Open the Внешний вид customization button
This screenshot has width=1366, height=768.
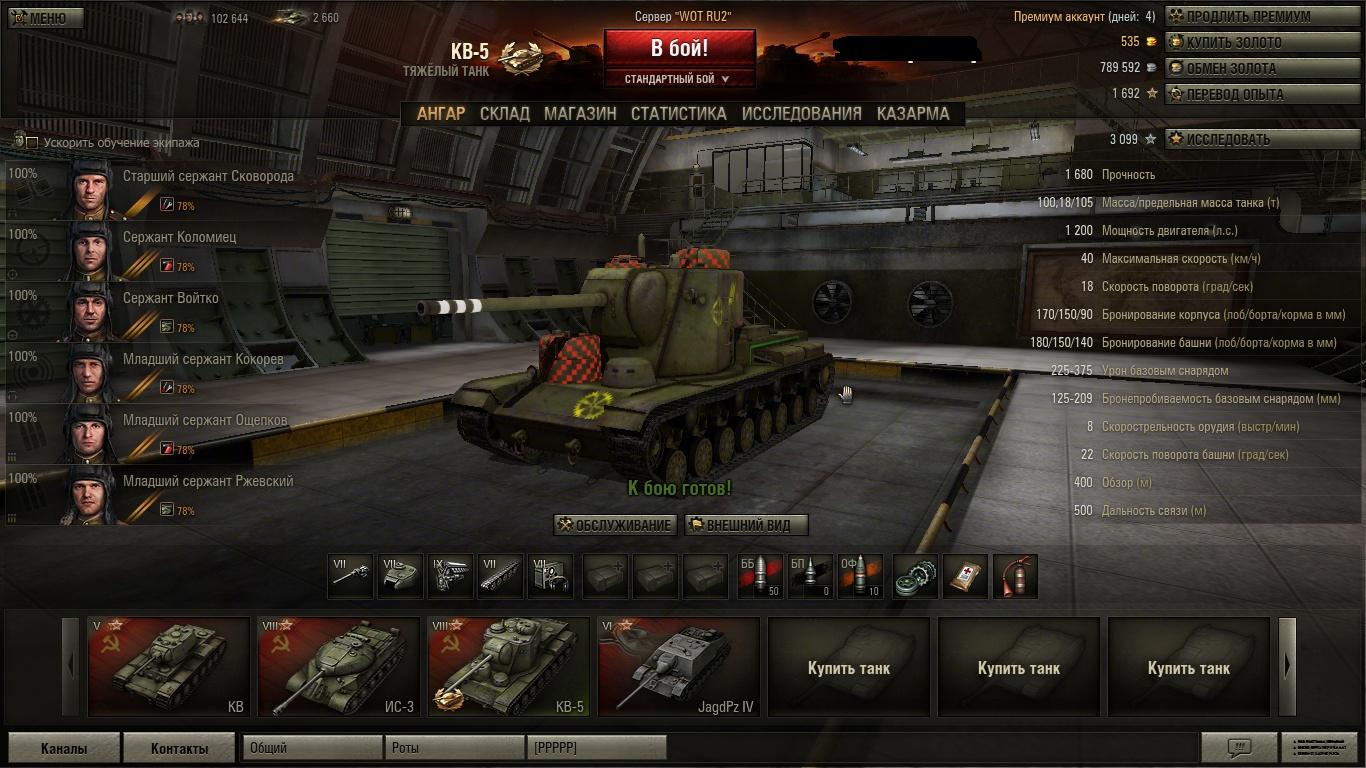point(746,525)
